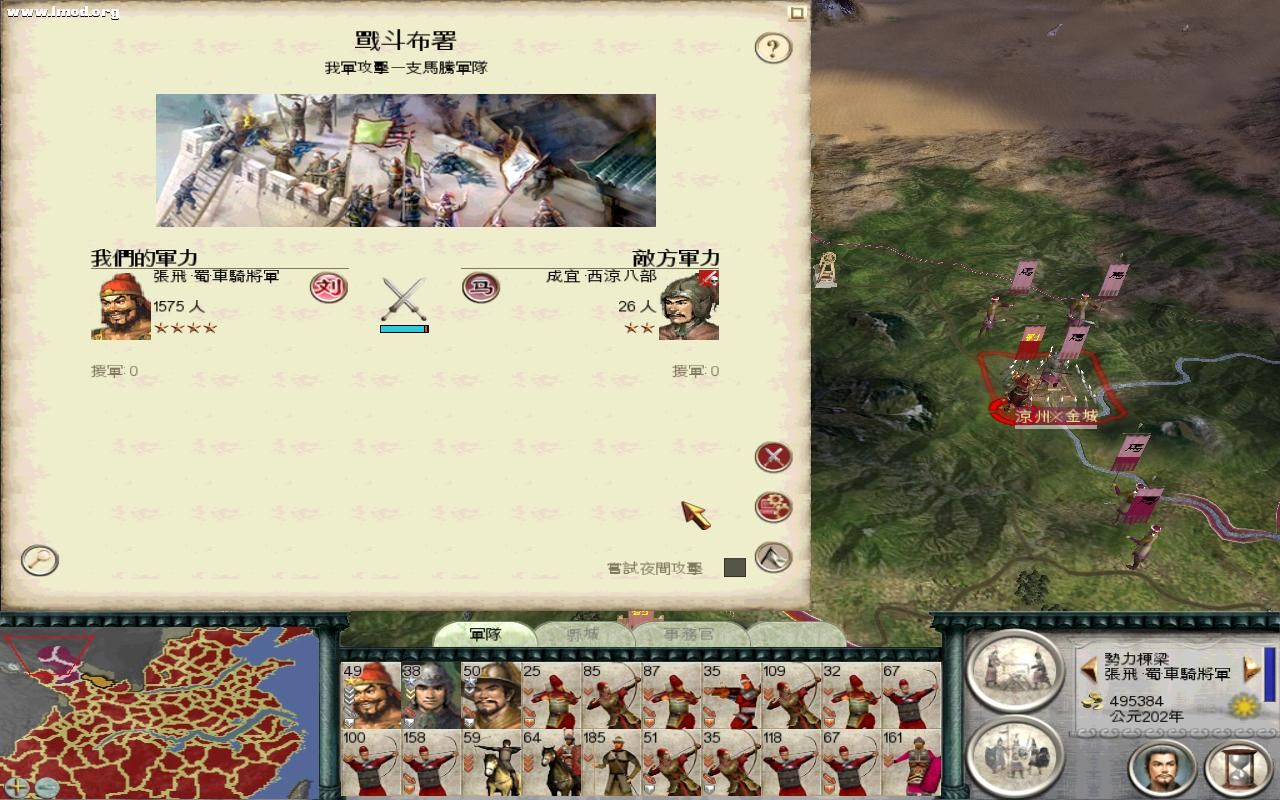Click the blue battle odds bar between the swords
This screenshot has height=800, width=1280.
point(404,327)
